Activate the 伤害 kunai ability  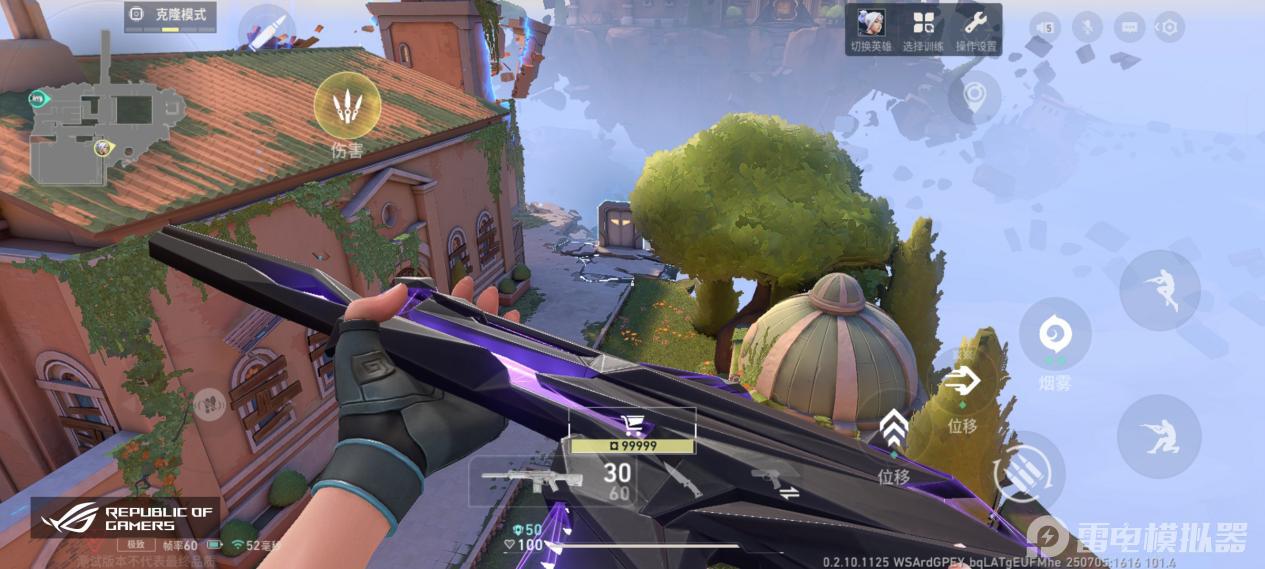pyautogui.click(x=347, y=106)
